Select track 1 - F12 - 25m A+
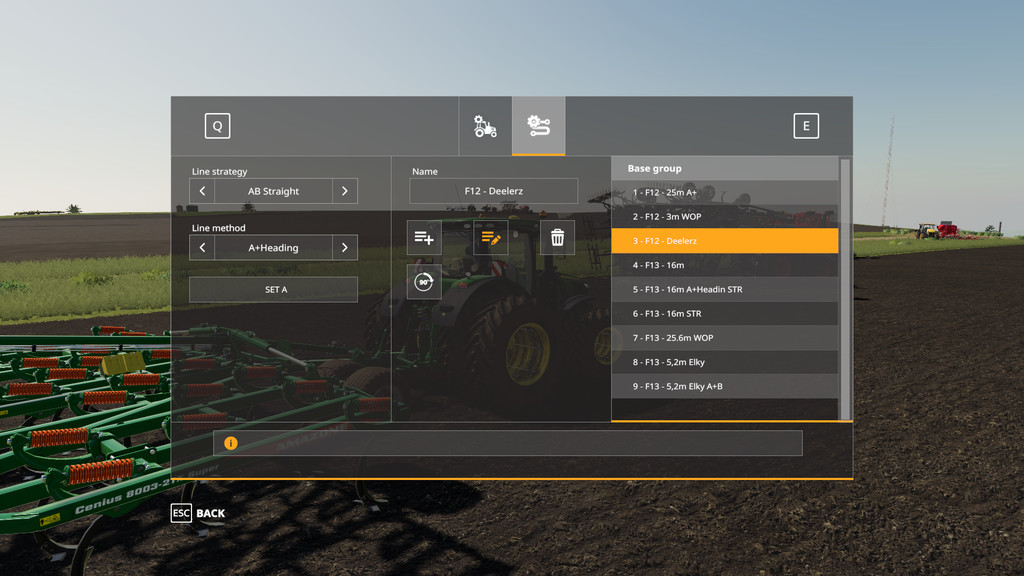 coord(725,193)
